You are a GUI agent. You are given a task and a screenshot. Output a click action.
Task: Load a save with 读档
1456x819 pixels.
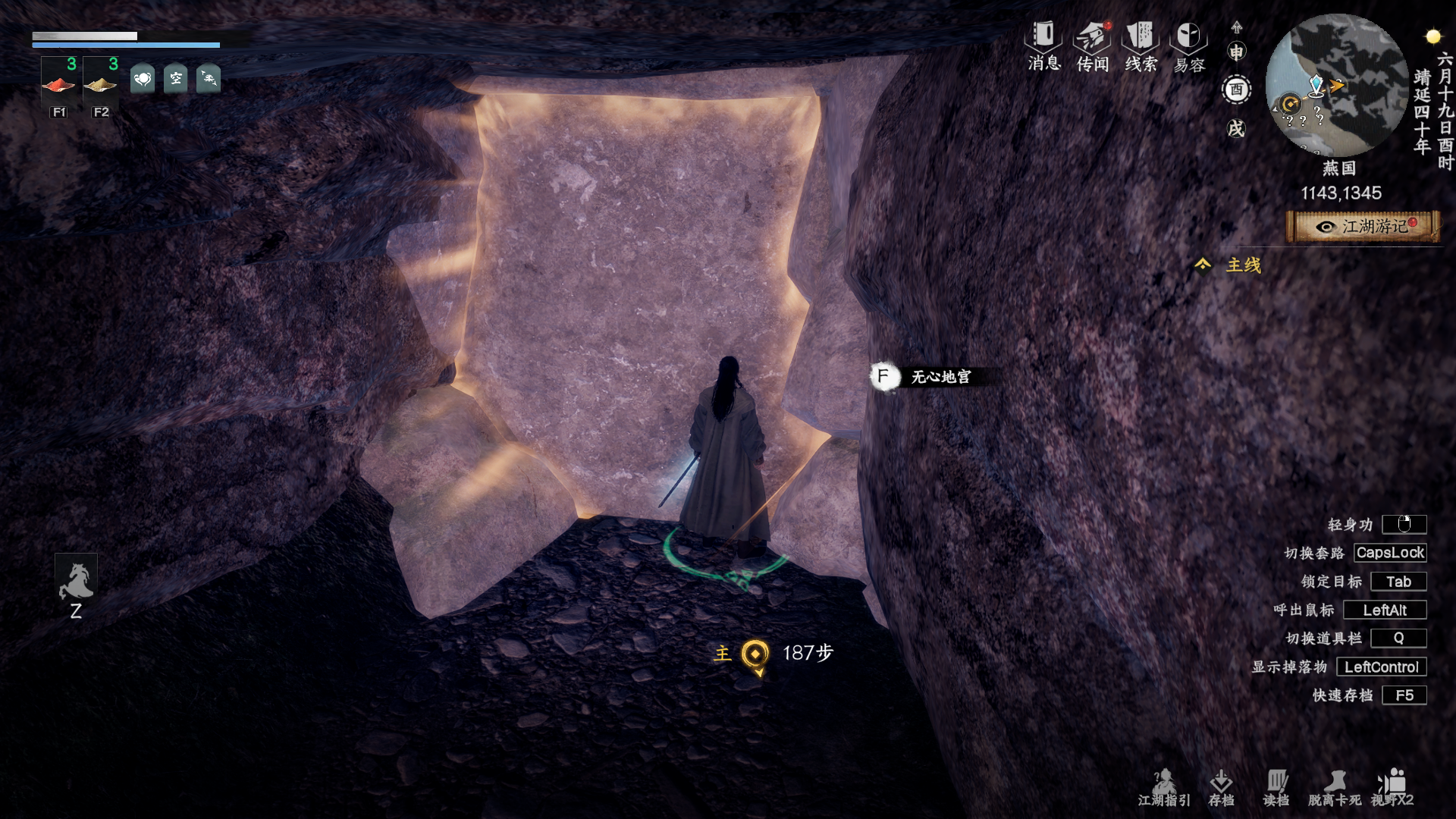(1276, 787)
